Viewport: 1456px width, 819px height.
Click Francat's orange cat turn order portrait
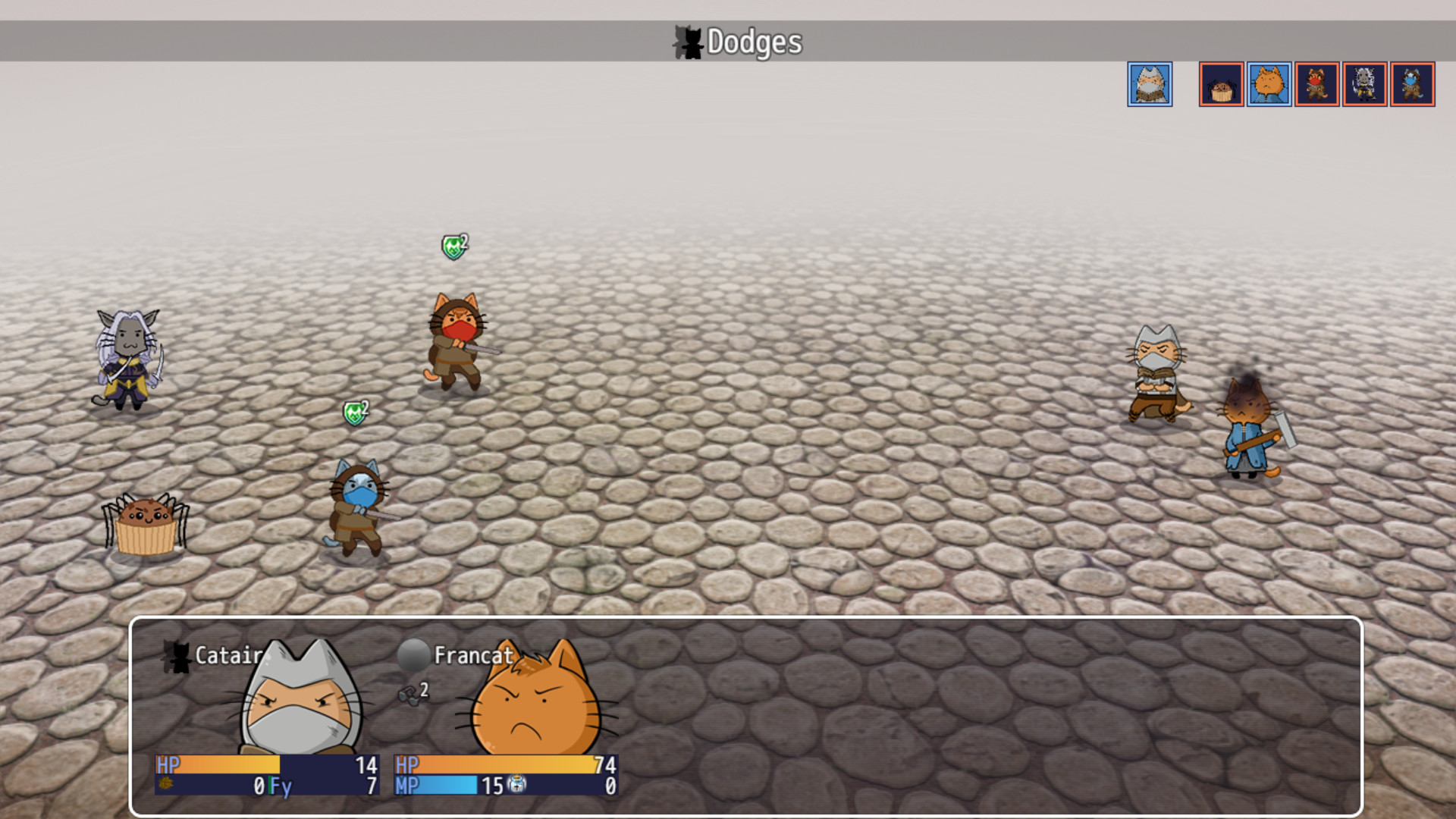[x=1269, y=84]
